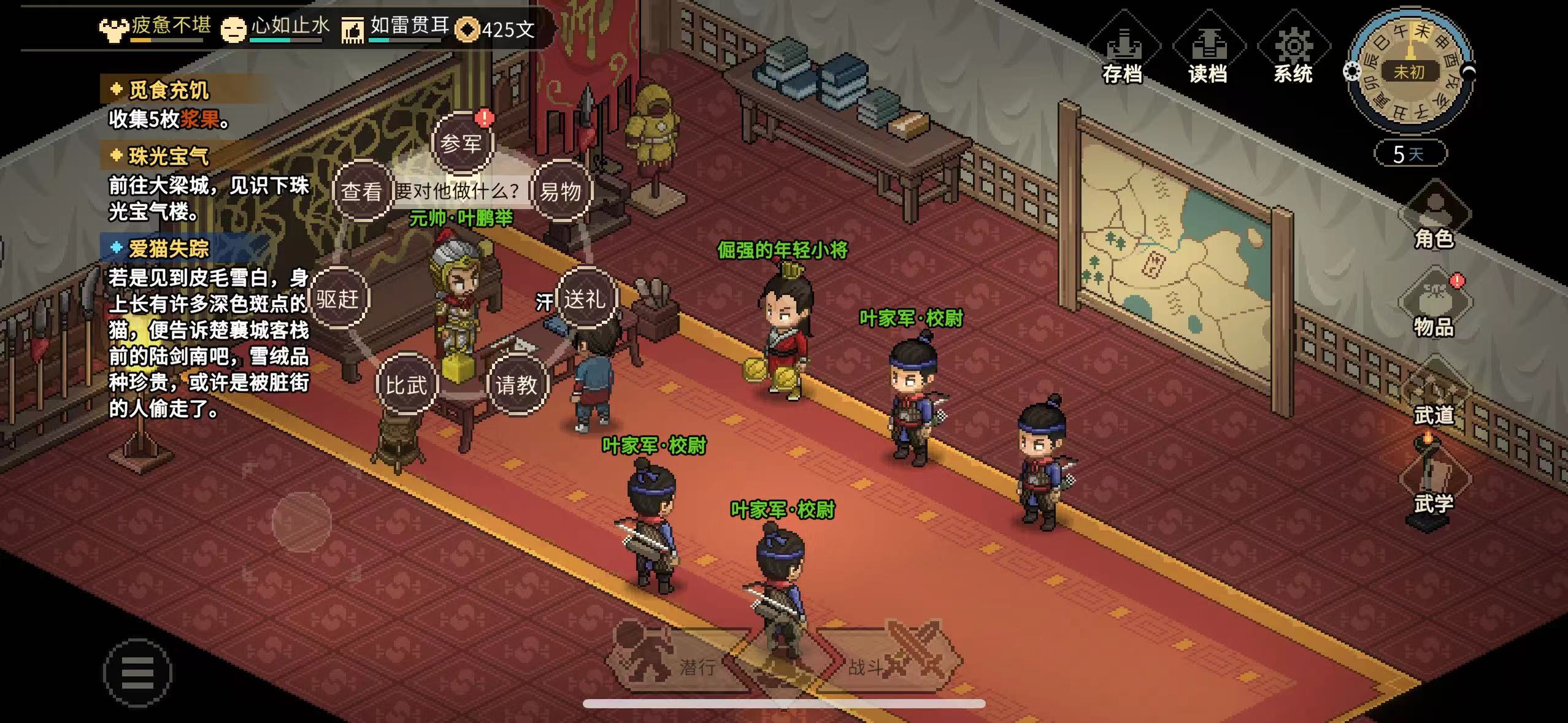
Task: Choose 请教 to ask for guidance
Action: click(x=516, y=385)
